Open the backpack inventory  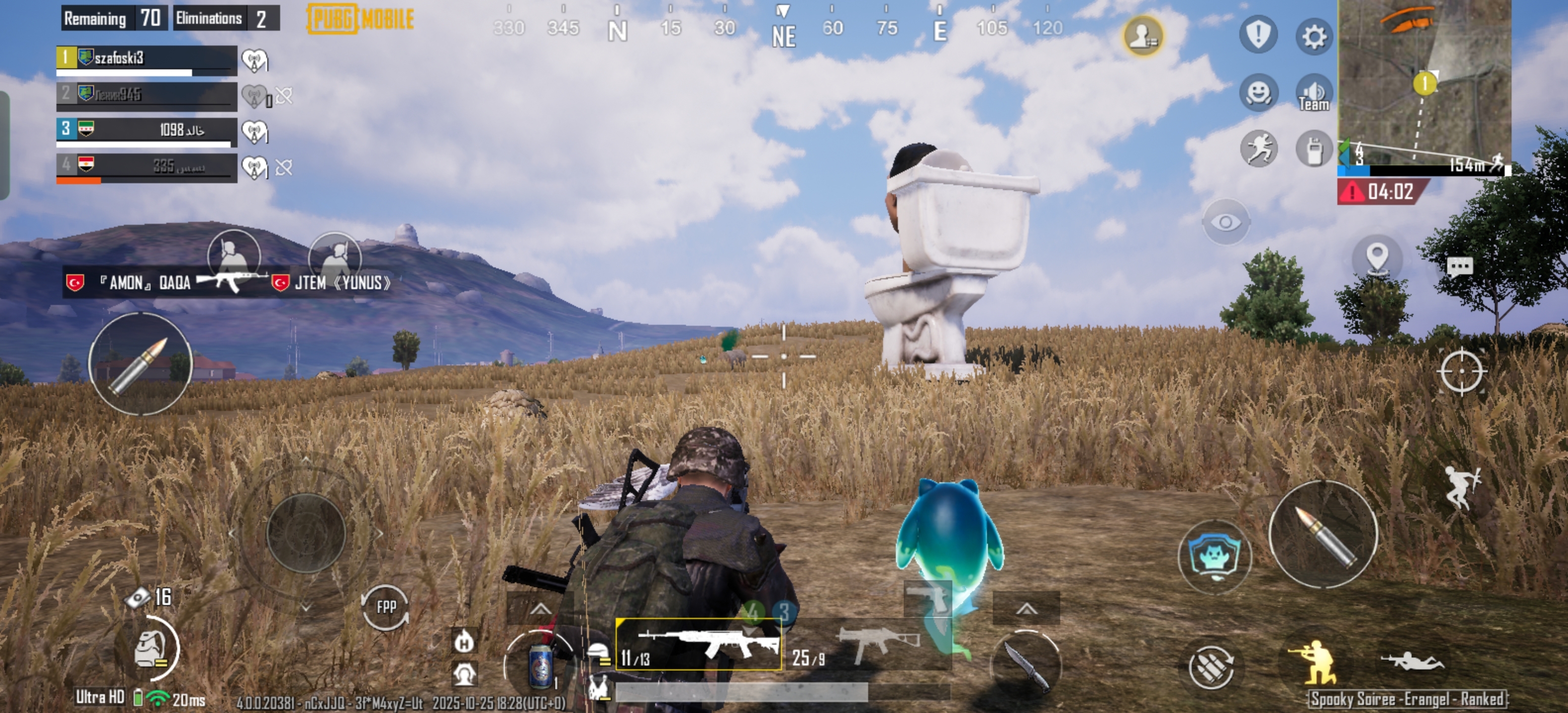(148, 649)
